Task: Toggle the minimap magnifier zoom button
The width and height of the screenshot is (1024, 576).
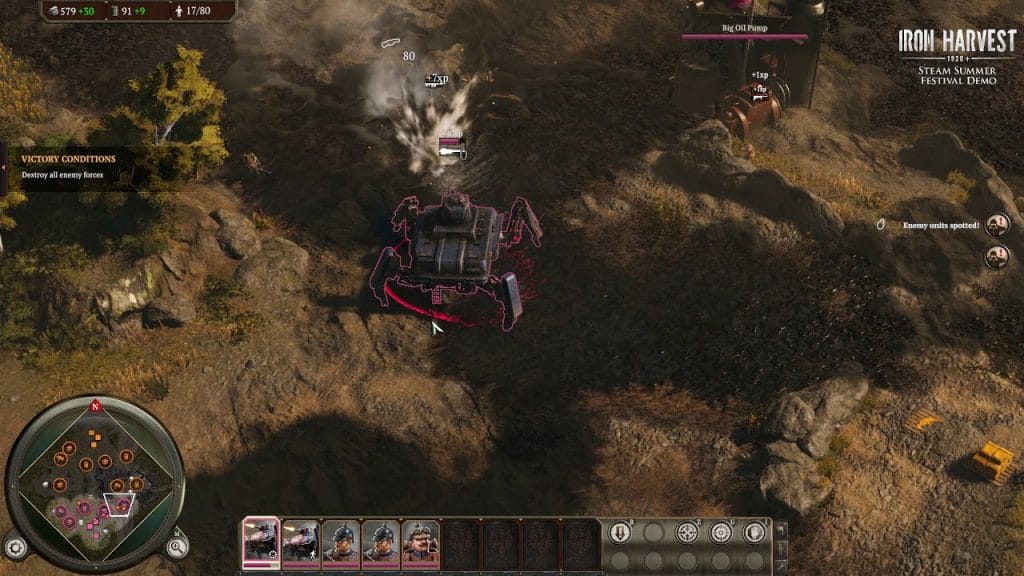Action: pyautogui.click(x=176, y=546)
